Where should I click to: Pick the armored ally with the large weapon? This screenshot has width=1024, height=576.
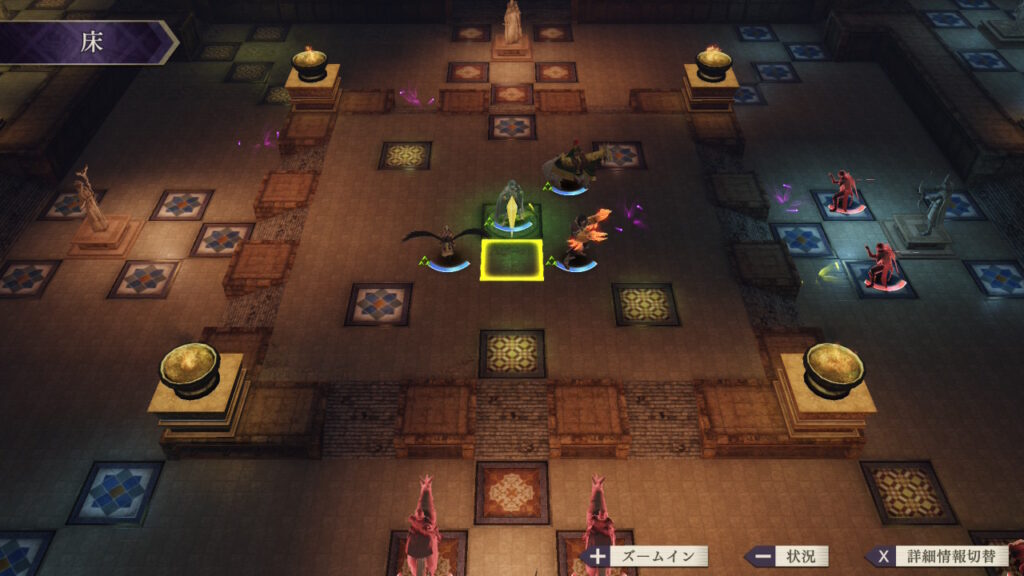(570, 166)
